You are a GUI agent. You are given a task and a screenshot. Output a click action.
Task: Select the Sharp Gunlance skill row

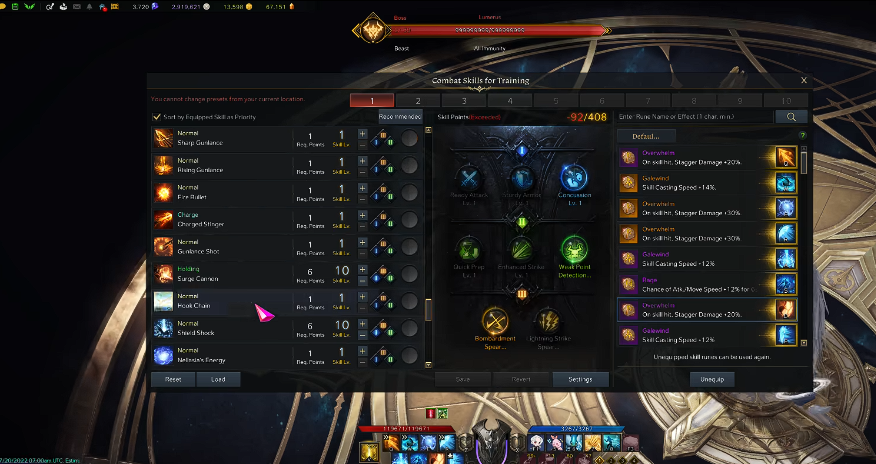pos(222,139)
